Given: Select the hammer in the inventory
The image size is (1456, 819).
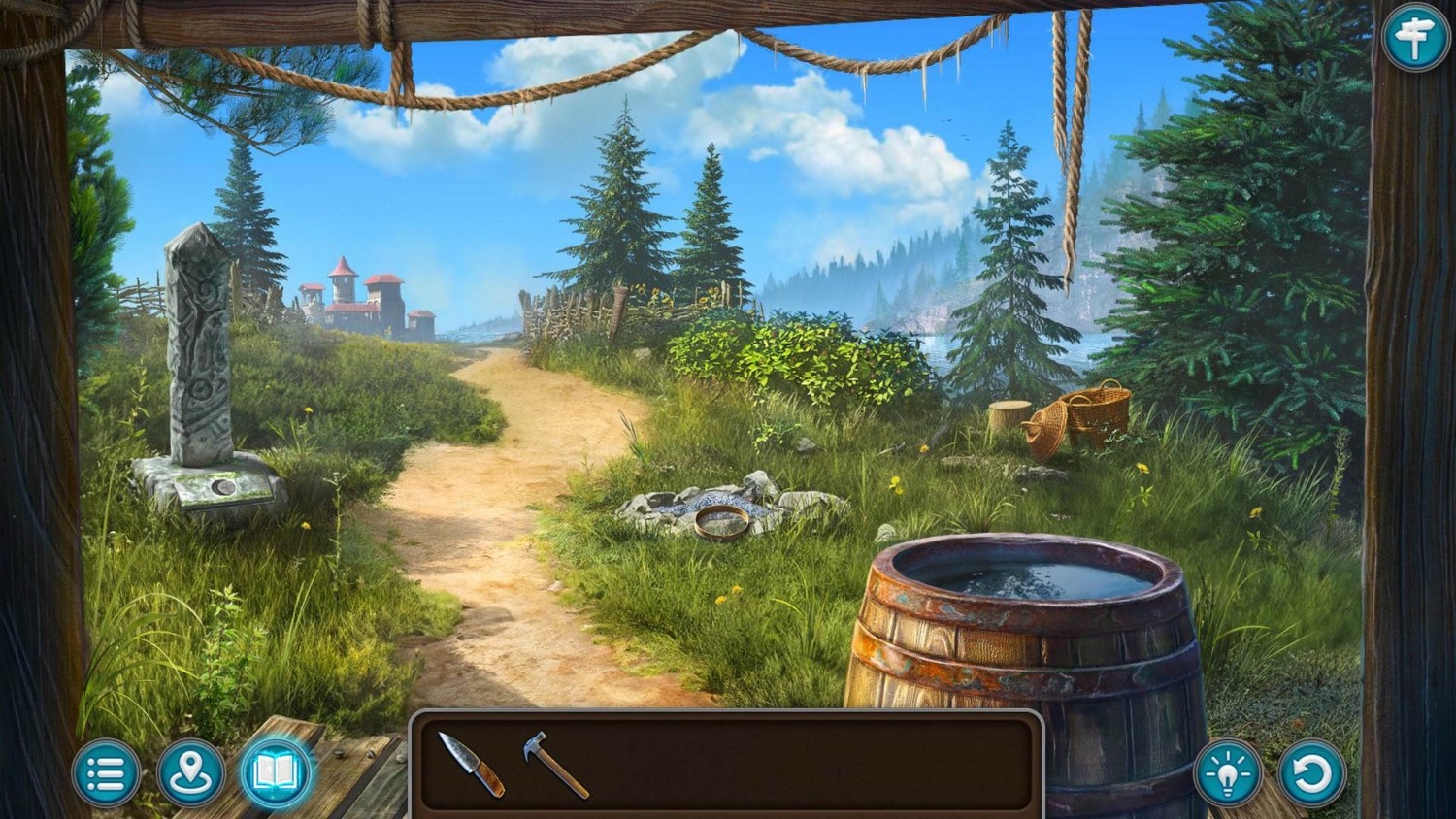Looking at the screenshot, I should point(555,765).
